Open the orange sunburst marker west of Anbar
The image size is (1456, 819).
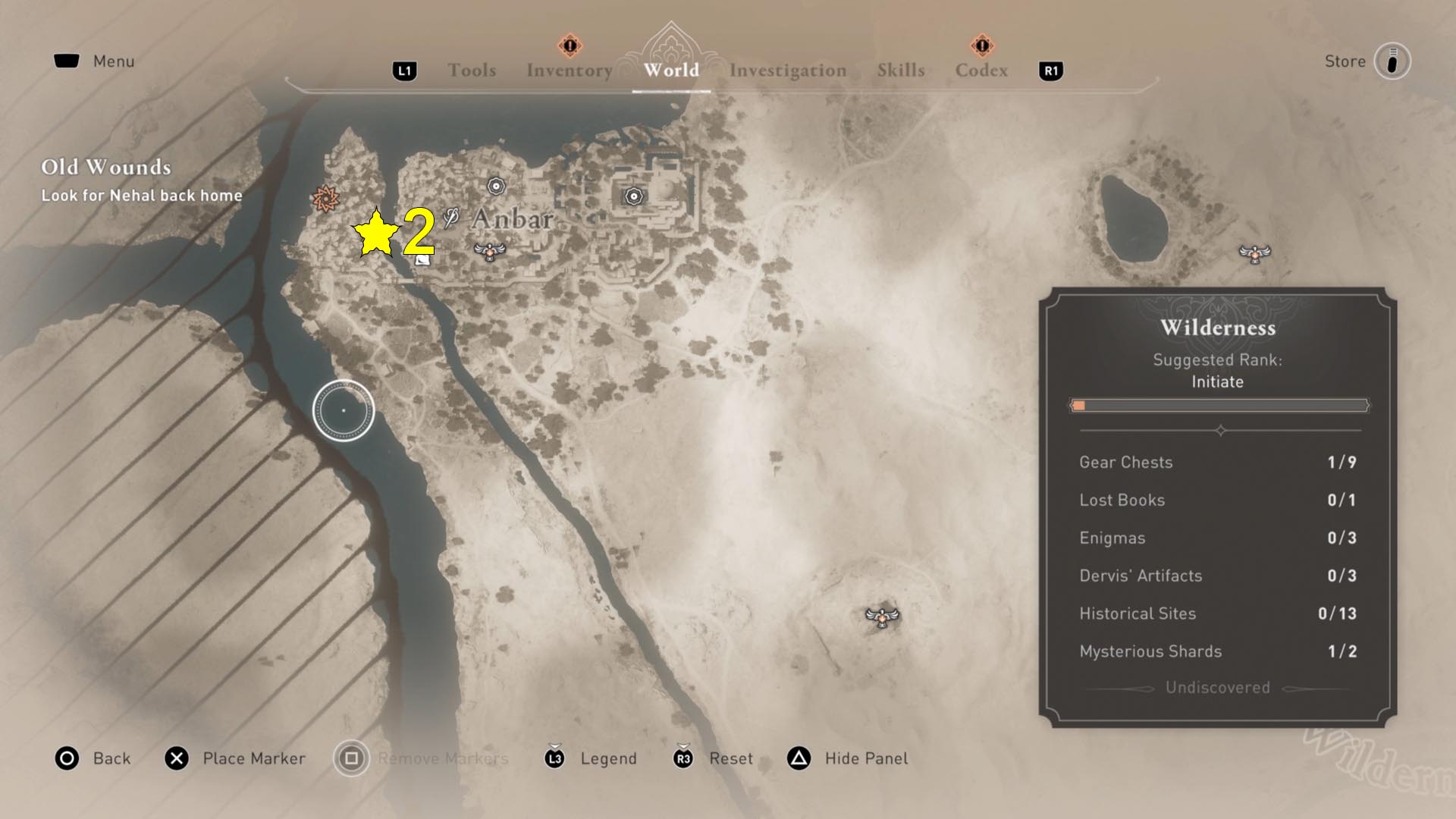point(325,197)
